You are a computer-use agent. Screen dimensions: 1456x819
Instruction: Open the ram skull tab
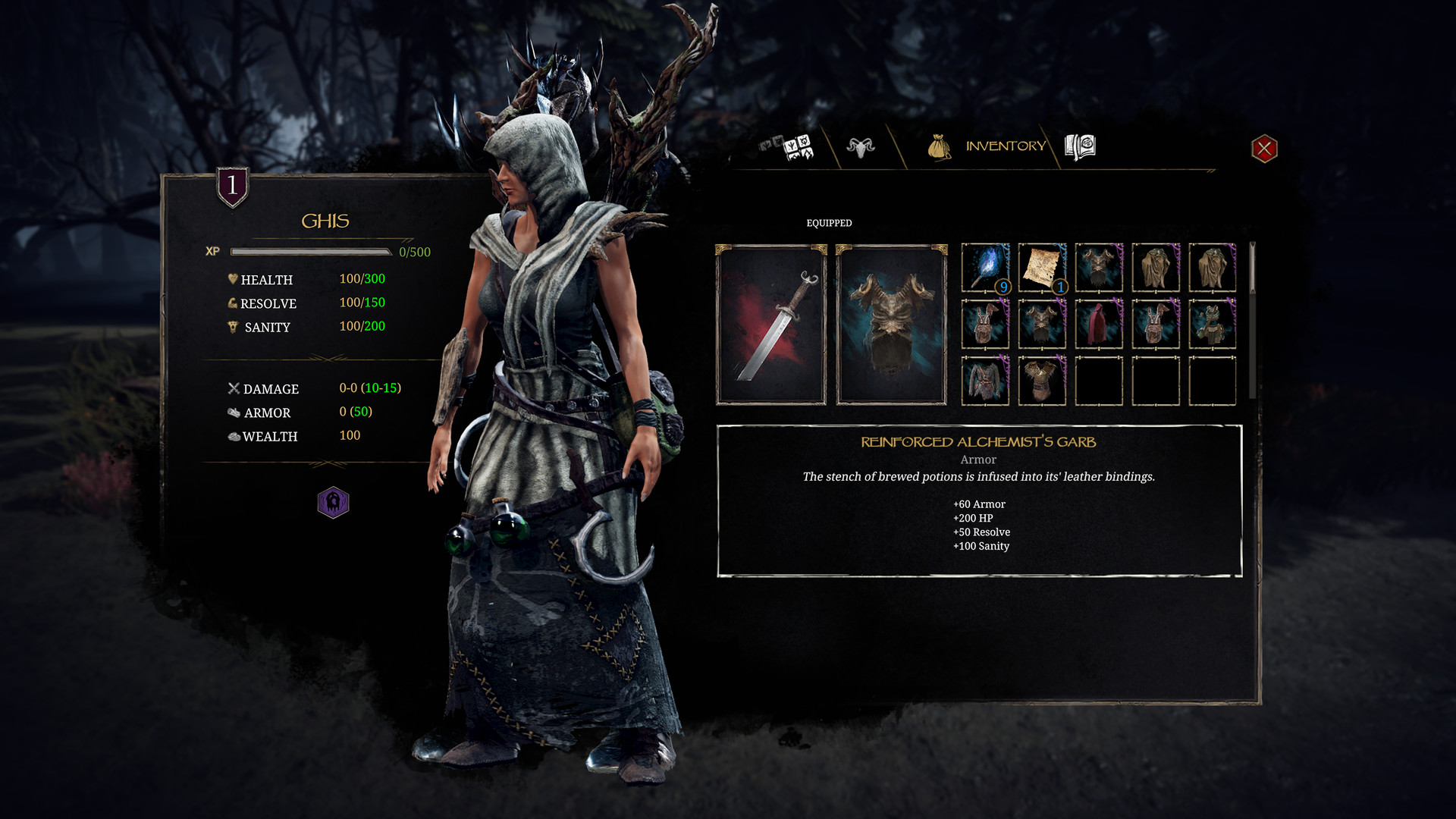(861, 147)
